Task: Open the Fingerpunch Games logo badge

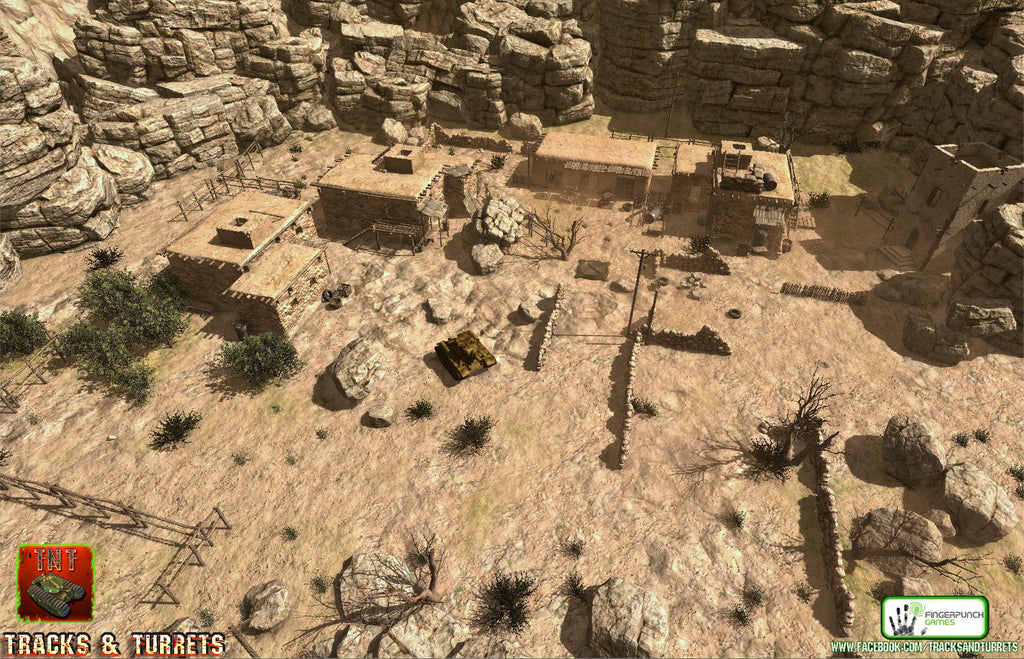Action: (934, 617)
